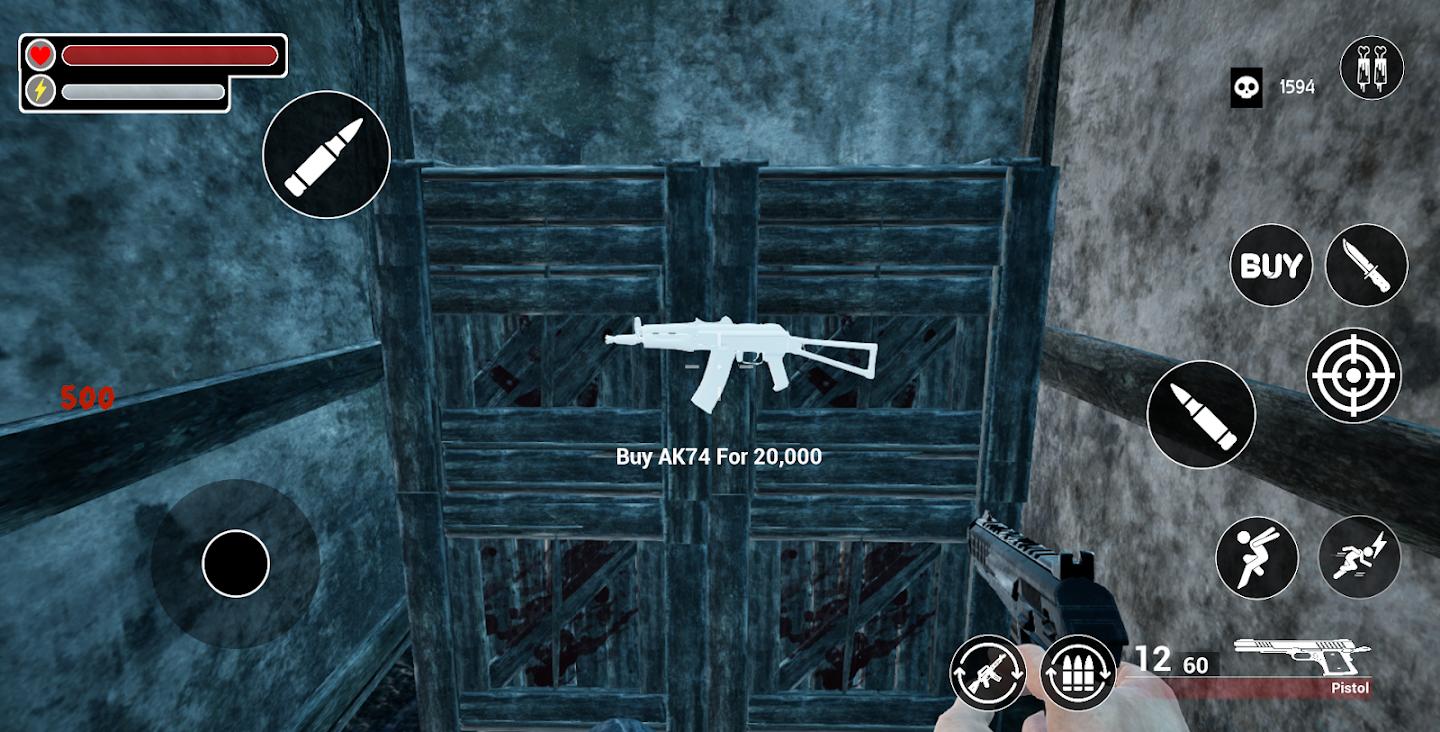Select the white Pistol weapon icon
Screen dimensions: 1440x732
coord(1301,656)
